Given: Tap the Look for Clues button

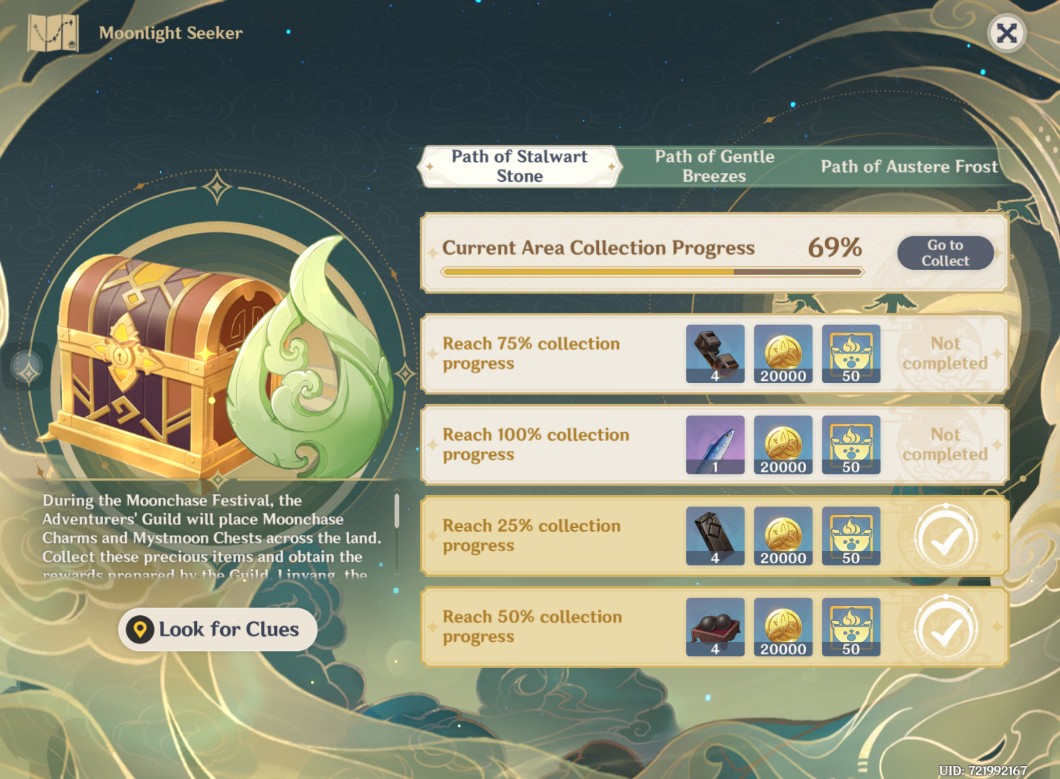Looking at the screenshot, I should click(x=218, y=629).
